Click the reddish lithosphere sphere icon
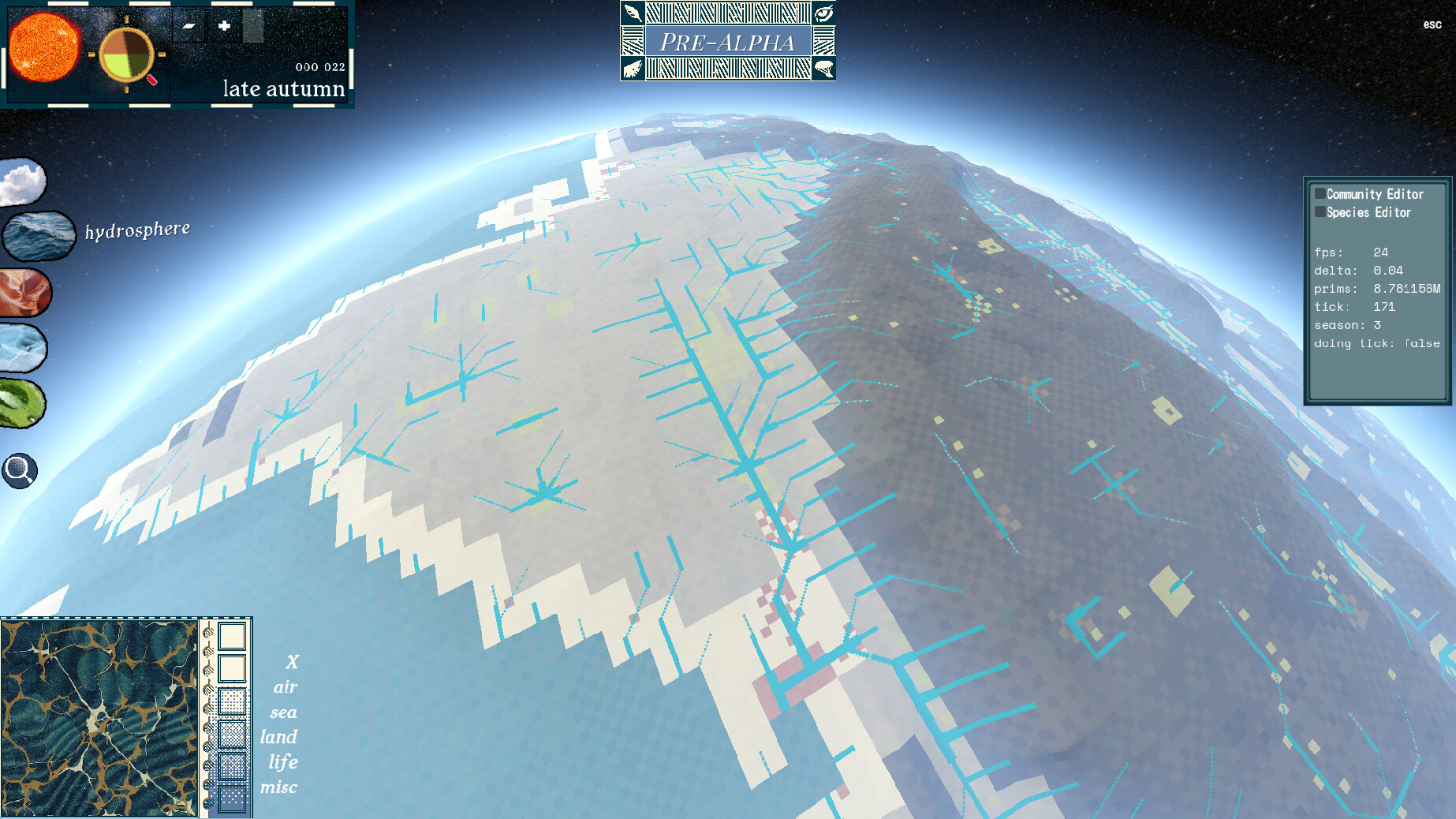1456x819 pixels. [24, 292]
